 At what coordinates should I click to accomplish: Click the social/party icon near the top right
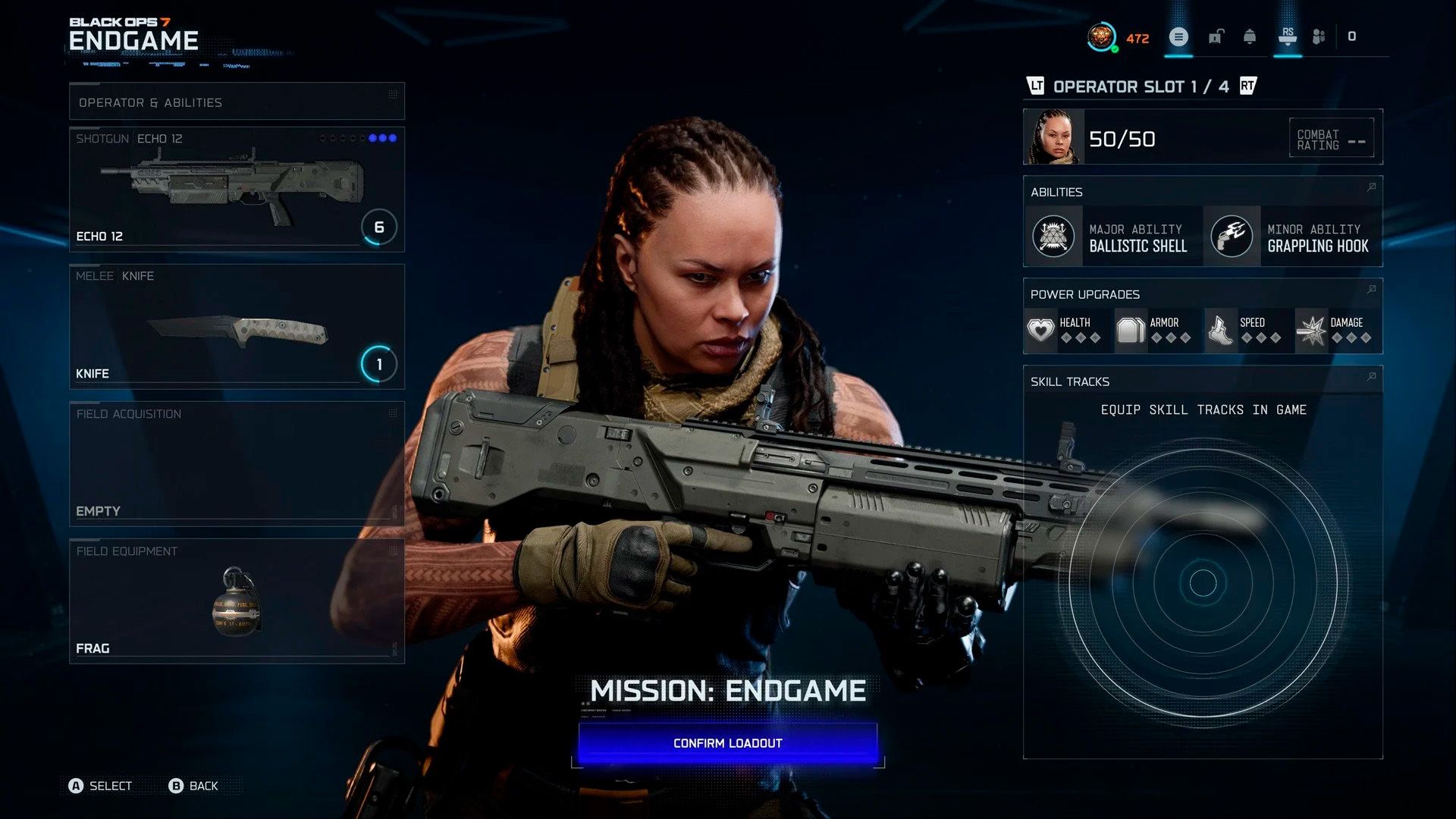1319,36
